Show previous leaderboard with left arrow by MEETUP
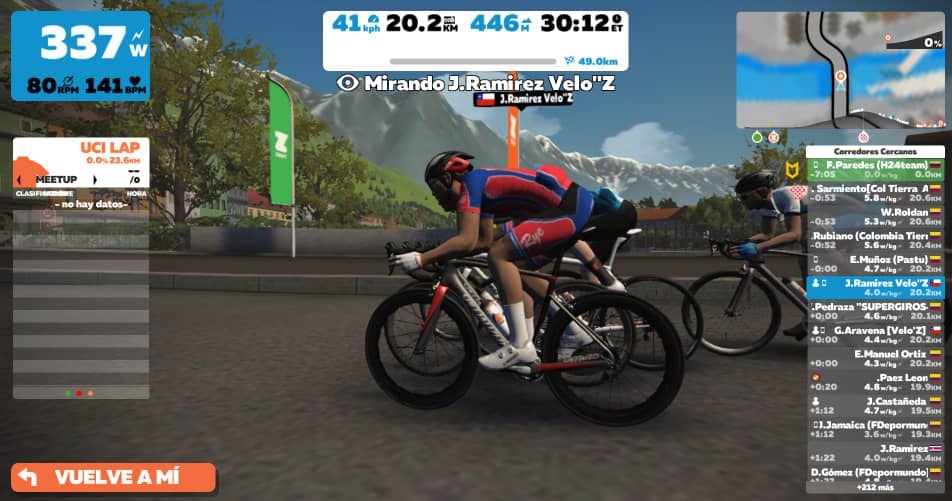 pos(19,179)
